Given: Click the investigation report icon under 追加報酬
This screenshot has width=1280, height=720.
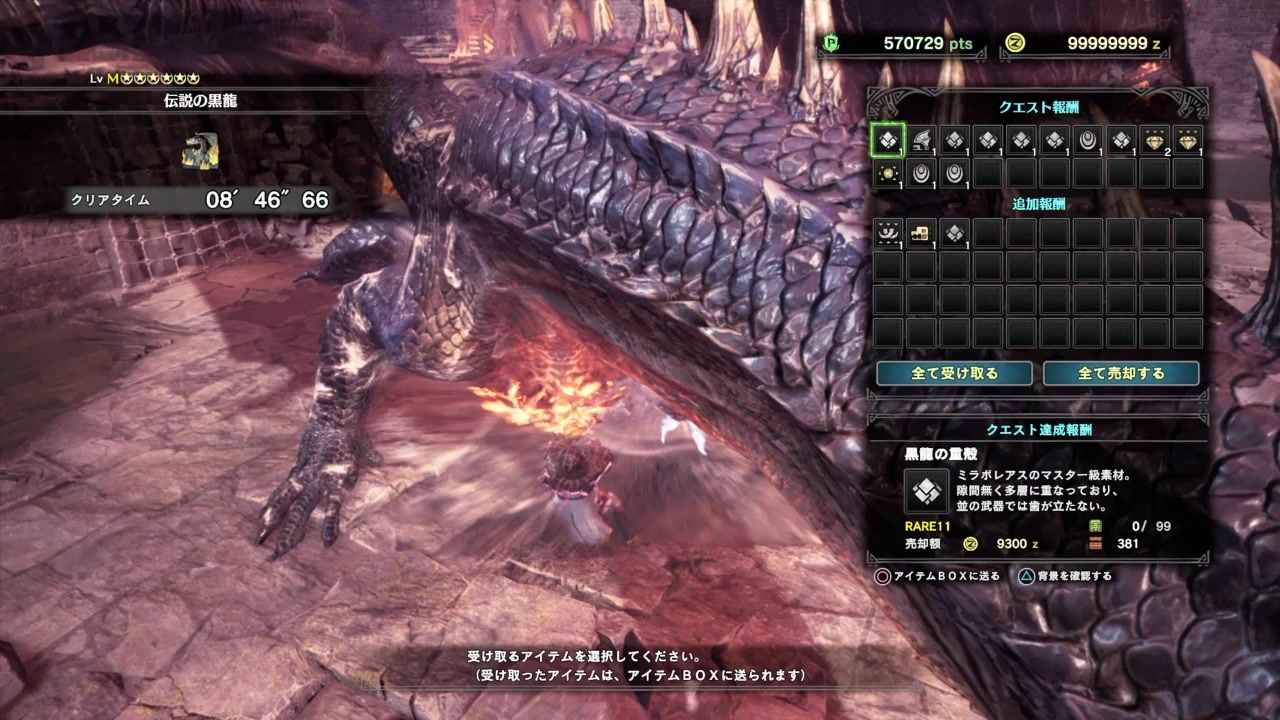Looking at the screenshot, I should 888,232.
